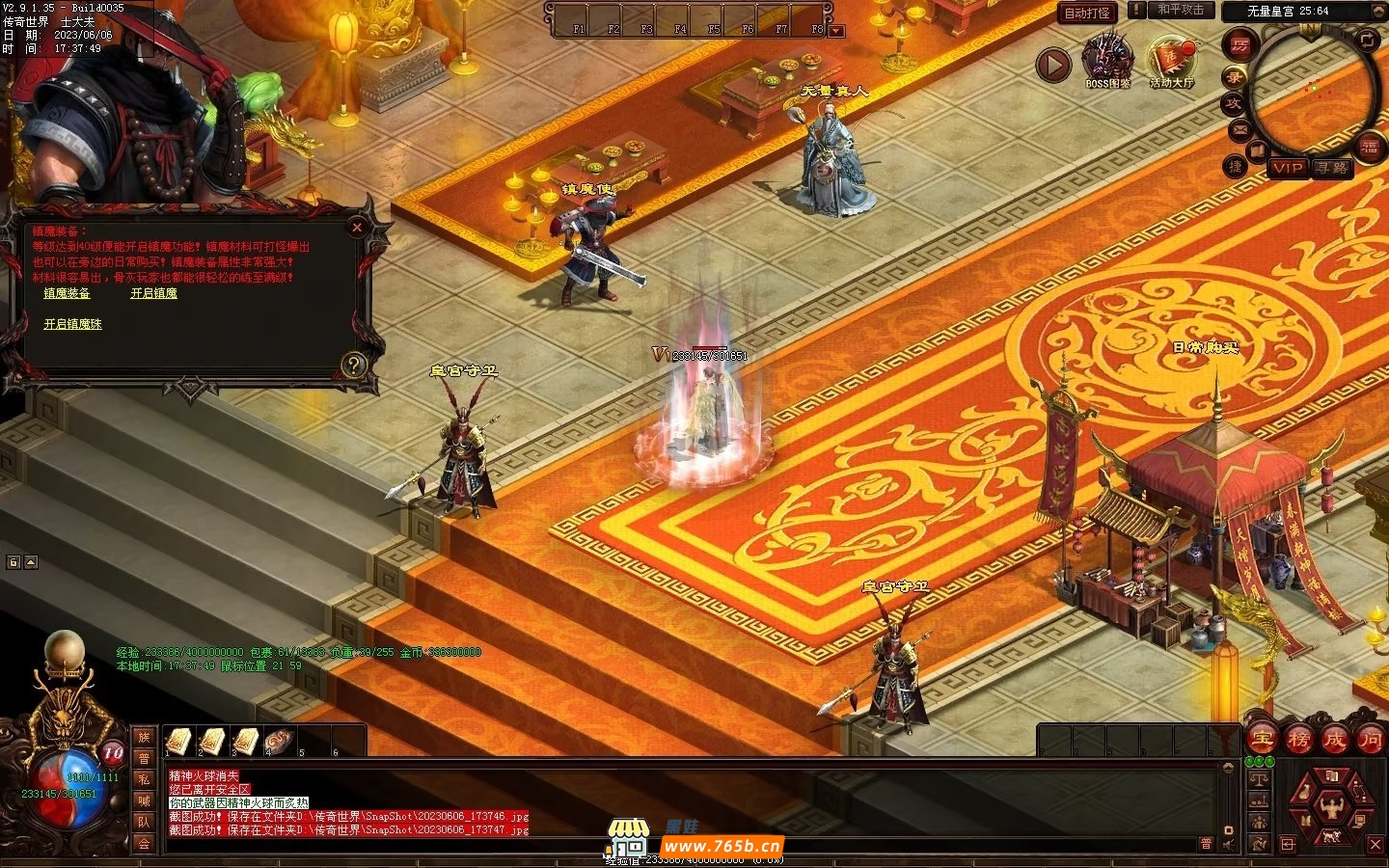Open the dialogue help question mark
1389x868 pixels.
coord(354,365)
